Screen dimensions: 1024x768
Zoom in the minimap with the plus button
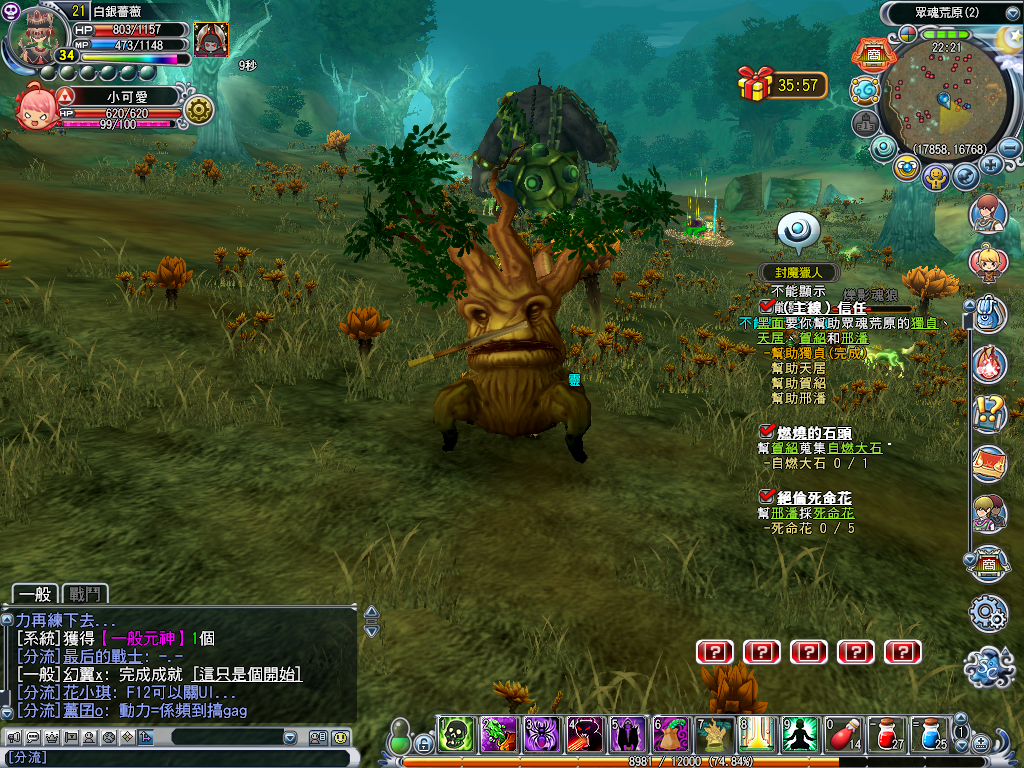click(991, 164)
